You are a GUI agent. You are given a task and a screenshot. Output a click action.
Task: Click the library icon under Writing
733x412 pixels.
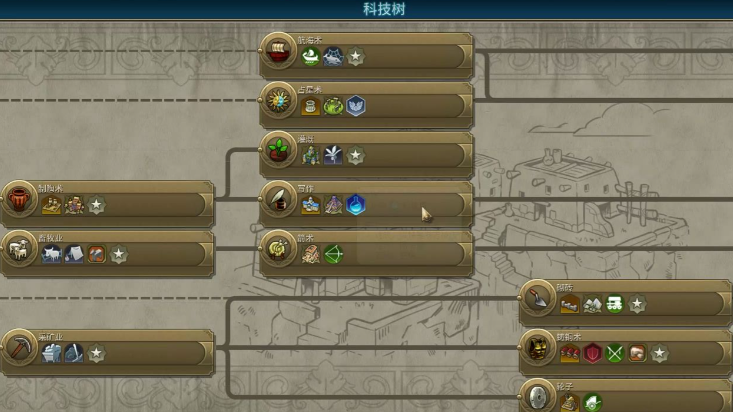(x=311, y=205)
